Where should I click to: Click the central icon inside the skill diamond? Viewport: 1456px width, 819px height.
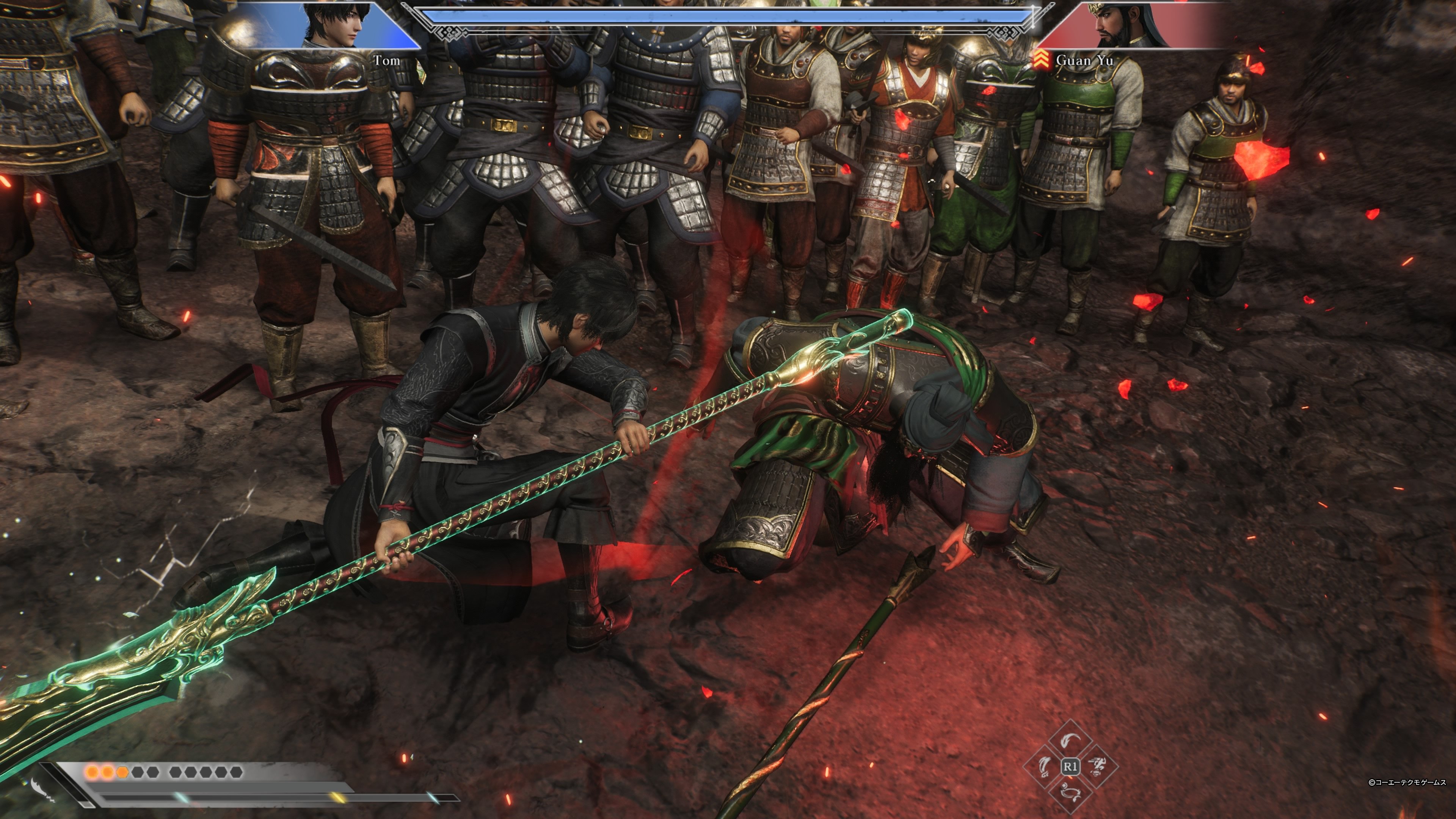tap(1071, 766)
